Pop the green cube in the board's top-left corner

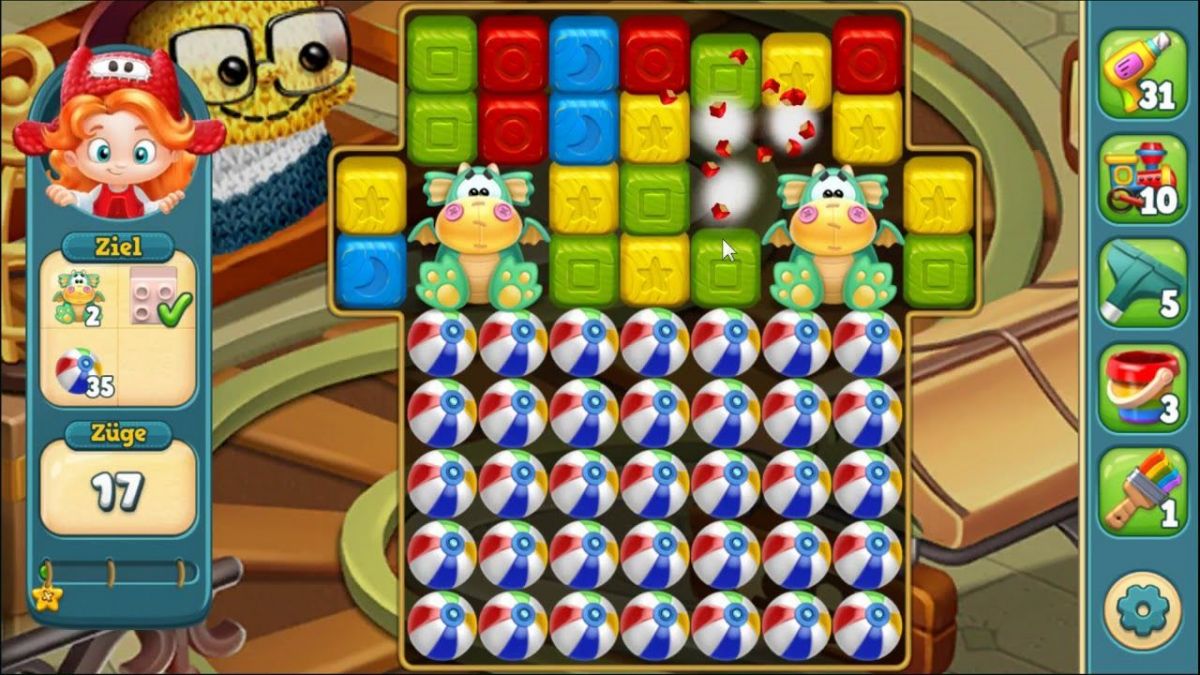[x=442, y=52]
